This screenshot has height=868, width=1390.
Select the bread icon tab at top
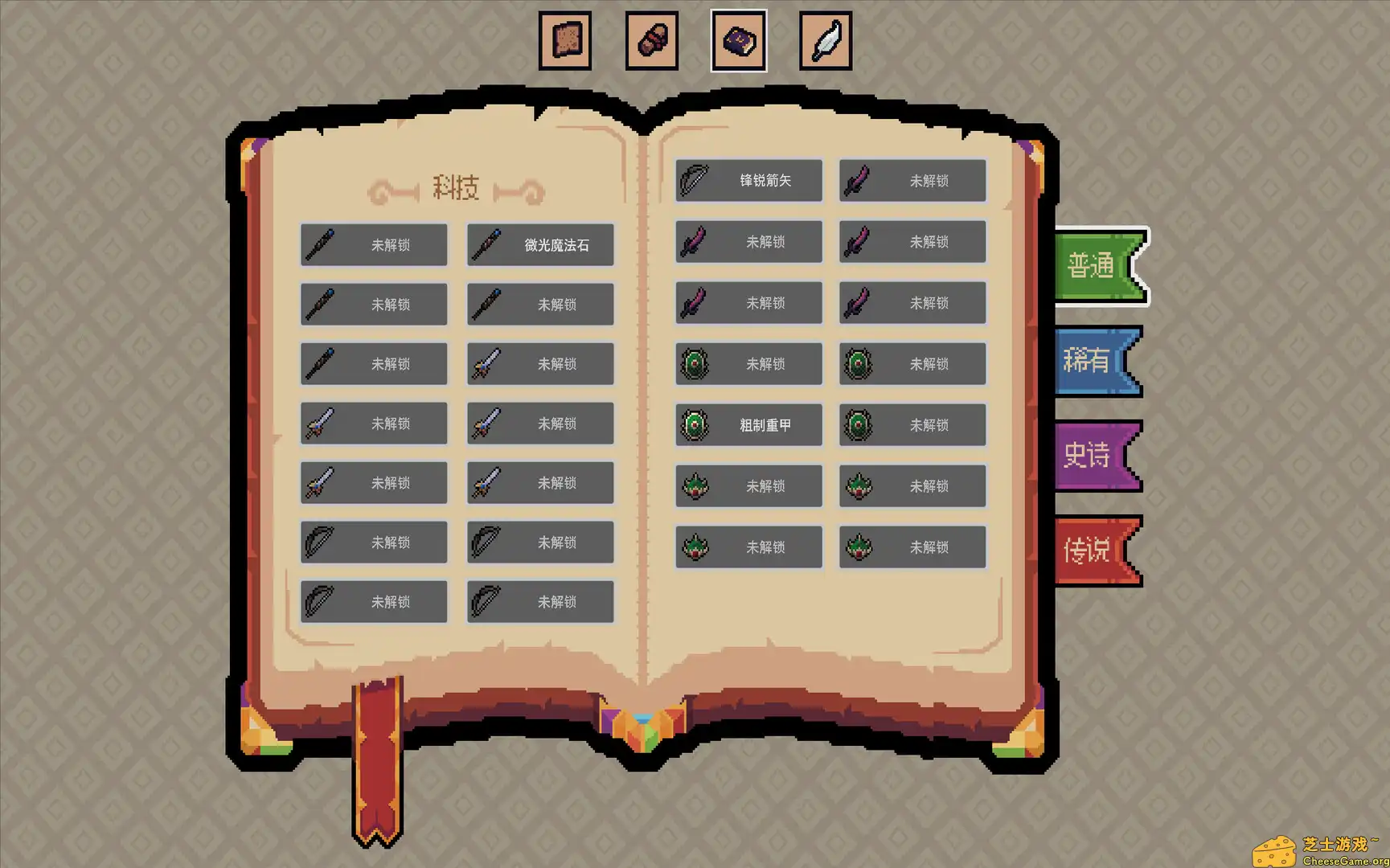[x=565, y=39]
